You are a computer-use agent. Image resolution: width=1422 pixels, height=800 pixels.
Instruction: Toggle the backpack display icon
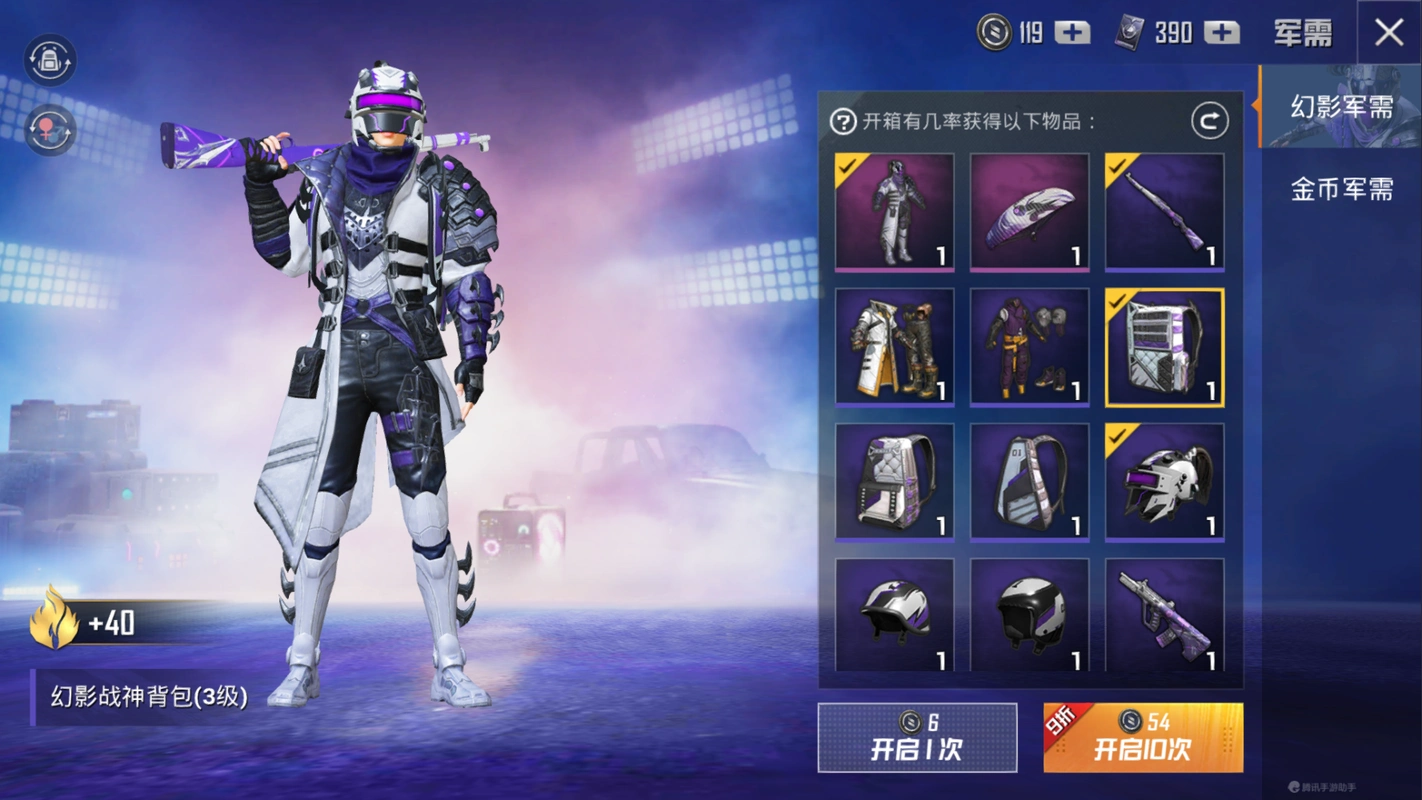tap(50, 60)
